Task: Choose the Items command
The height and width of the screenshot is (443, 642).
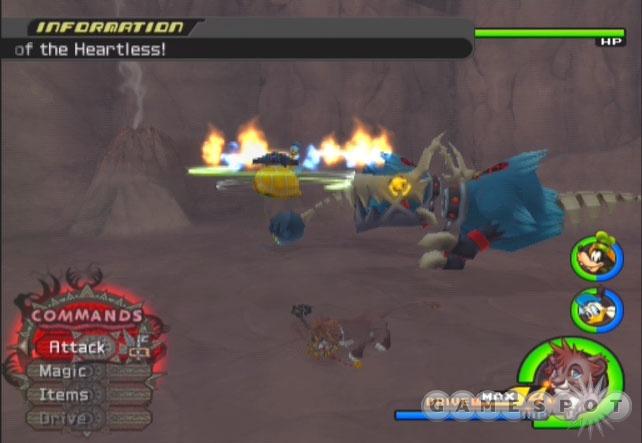Action: pyautogui.click(x=62, y=395)
